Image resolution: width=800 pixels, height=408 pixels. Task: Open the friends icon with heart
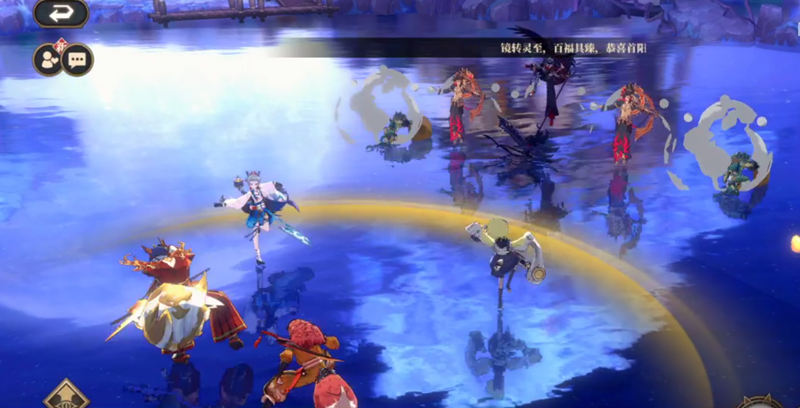(x=48, y=59)
